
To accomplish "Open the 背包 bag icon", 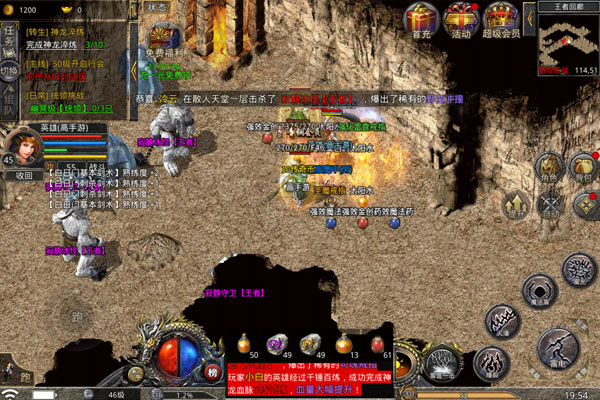I will 585,167.
